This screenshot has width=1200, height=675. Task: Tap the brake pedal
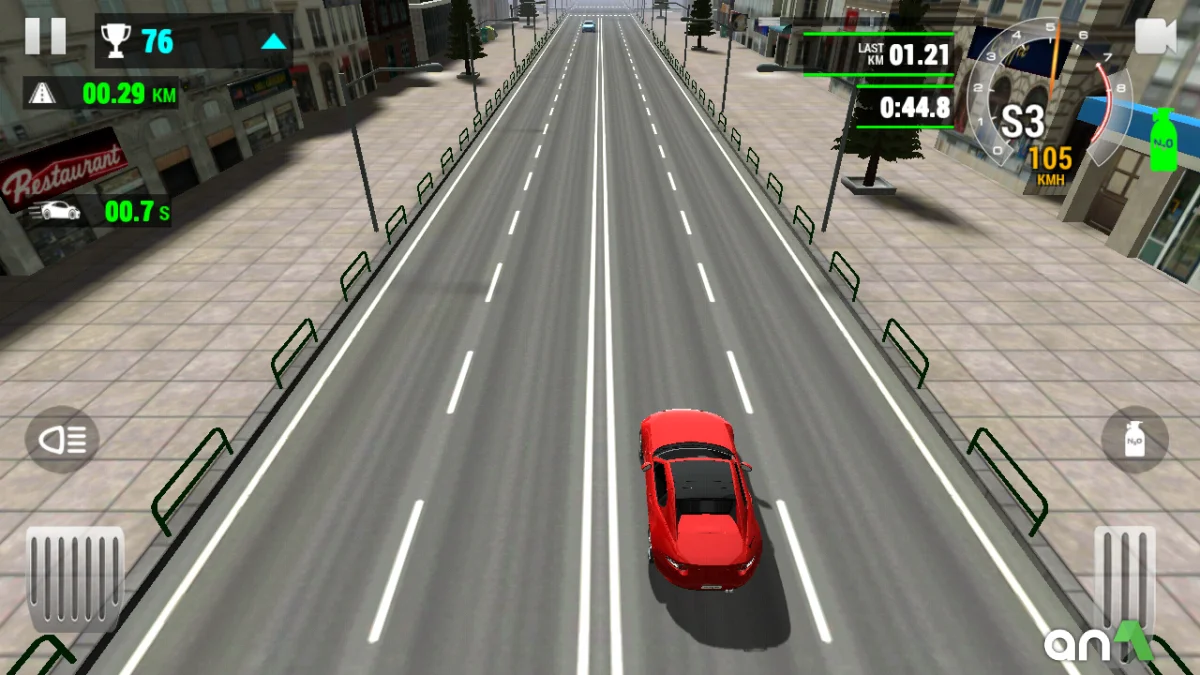point(75,580)
